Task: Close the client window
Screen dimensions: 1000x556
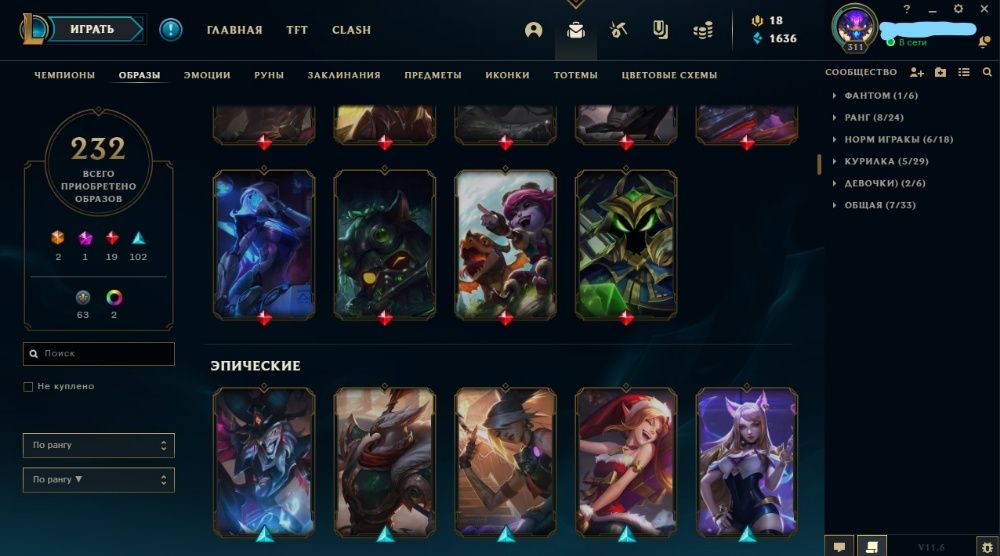Action: coord(983,9)
